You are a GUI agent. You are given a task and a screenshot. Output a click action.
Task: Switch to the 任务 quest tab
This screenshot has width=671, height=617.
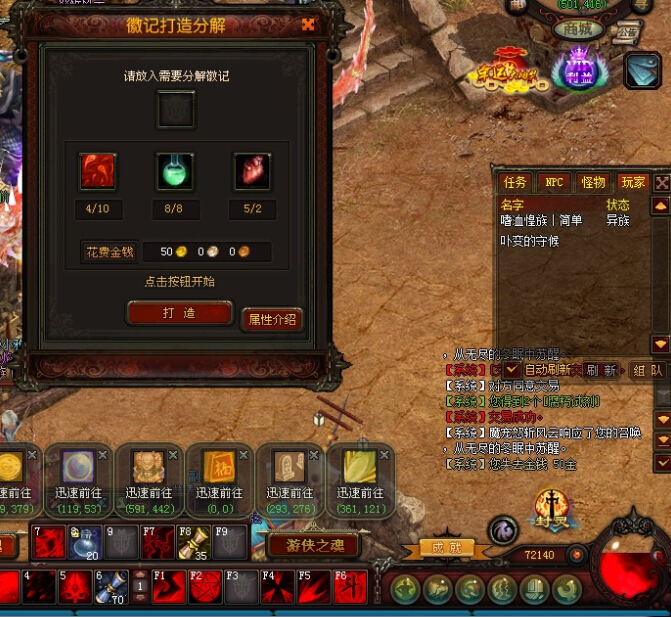click(515, 183)
